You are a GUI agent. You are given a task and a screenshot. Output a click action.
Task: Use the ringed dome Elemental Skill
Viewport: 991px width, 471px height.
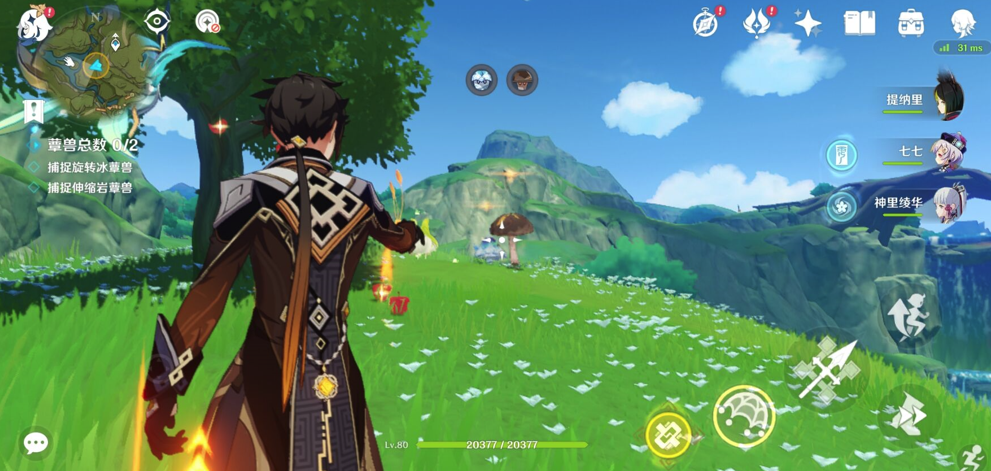pyautogui.click(x=744, y=416)
